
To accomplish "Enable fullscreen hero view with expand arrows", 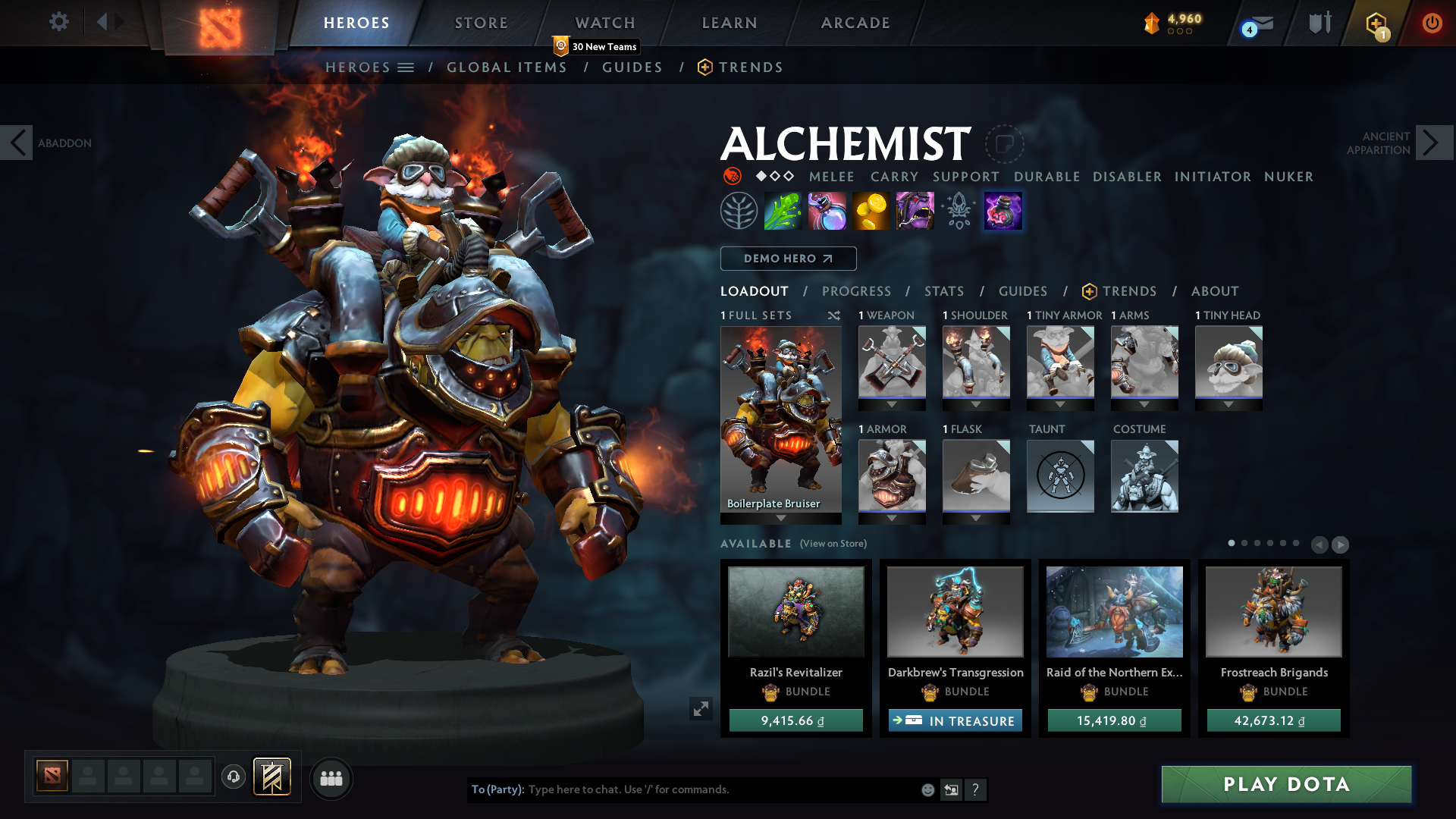I will coord(701,708).
